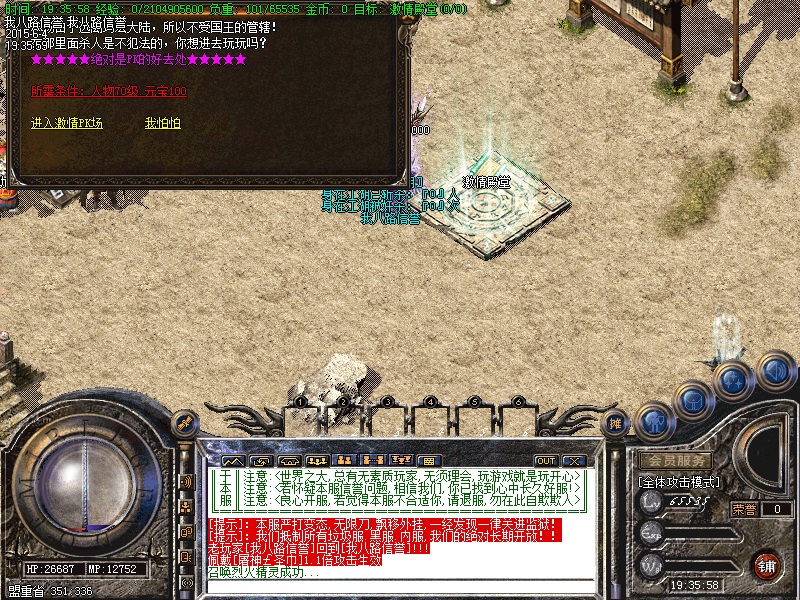Click the chat panel OUT button
The height and width of the screenshot is (600, 800).
tap(546, 460)
